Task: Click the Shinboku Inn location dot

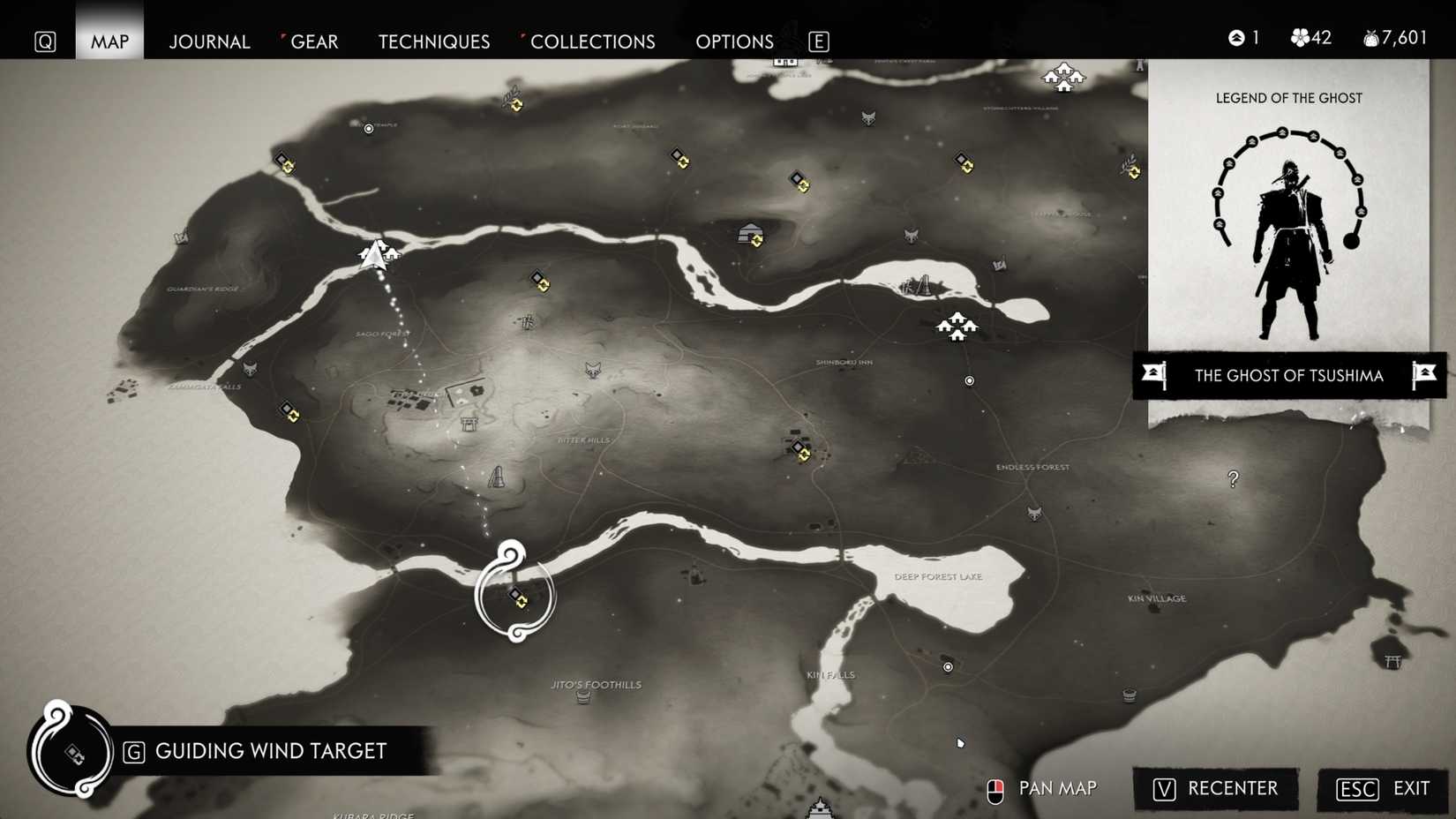Action: [970, 381]
